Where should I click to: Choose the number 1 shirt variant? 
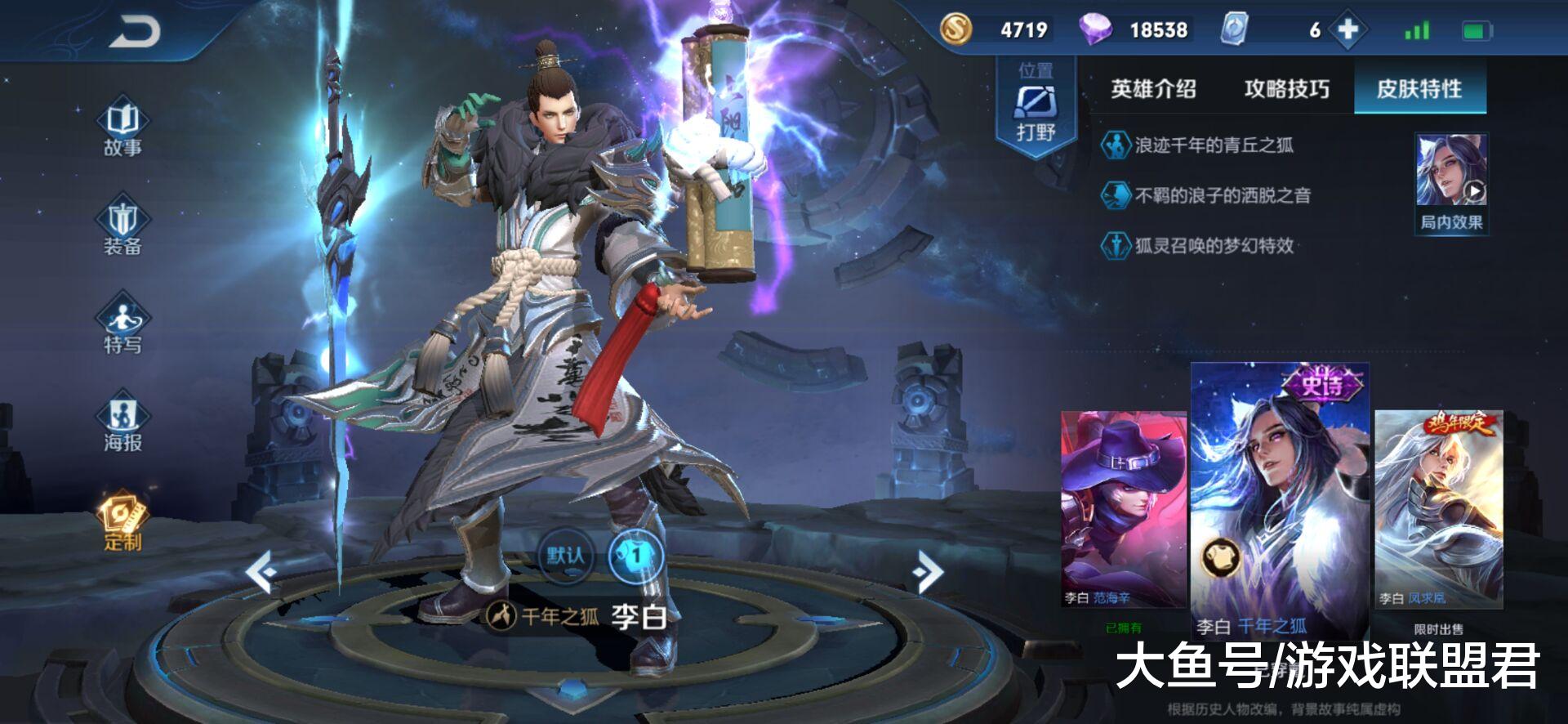tap(636, 556)
